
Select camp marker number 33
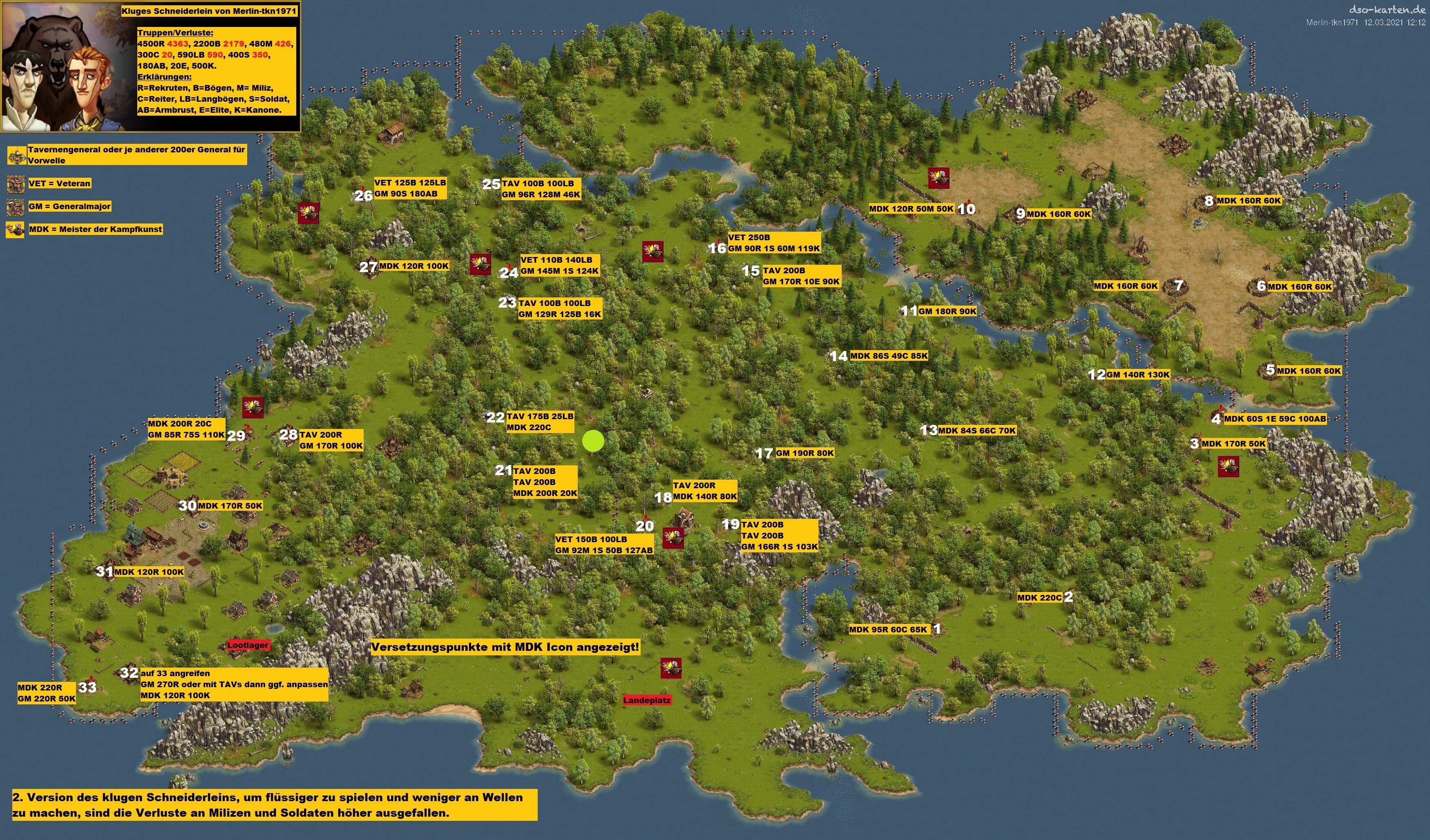tap(87, 687)
